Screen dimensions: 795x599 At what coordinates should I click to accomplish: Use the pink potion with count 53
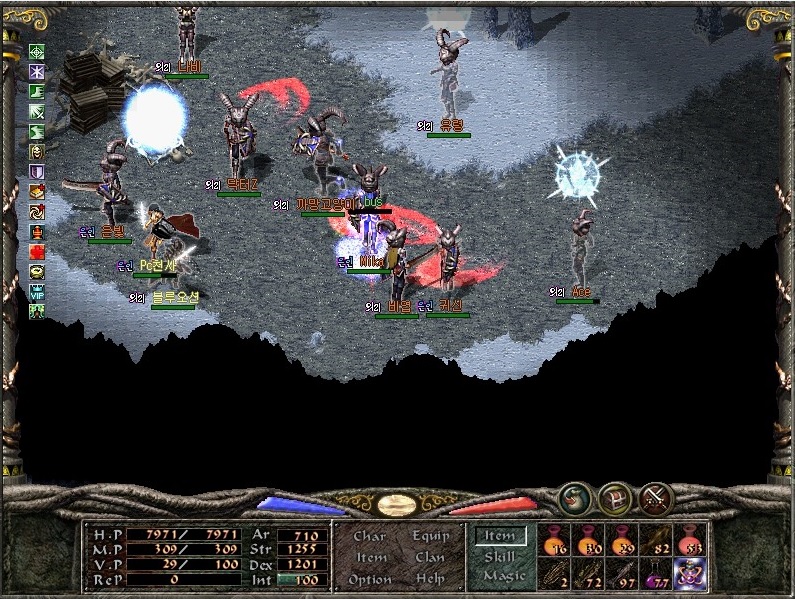pos(687,540)
